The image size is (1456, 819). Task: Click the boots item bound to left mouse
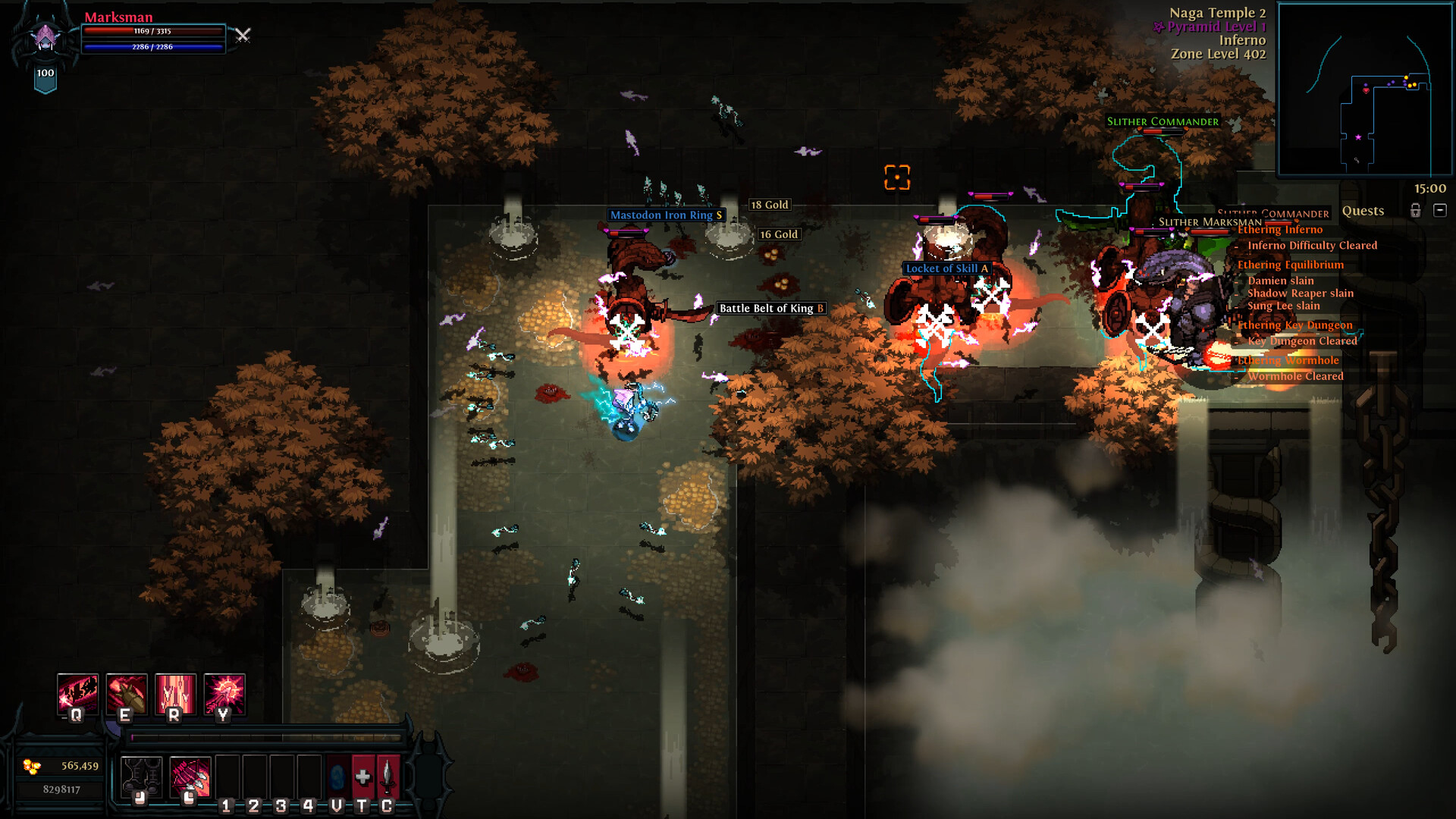(x=141, y=776)
